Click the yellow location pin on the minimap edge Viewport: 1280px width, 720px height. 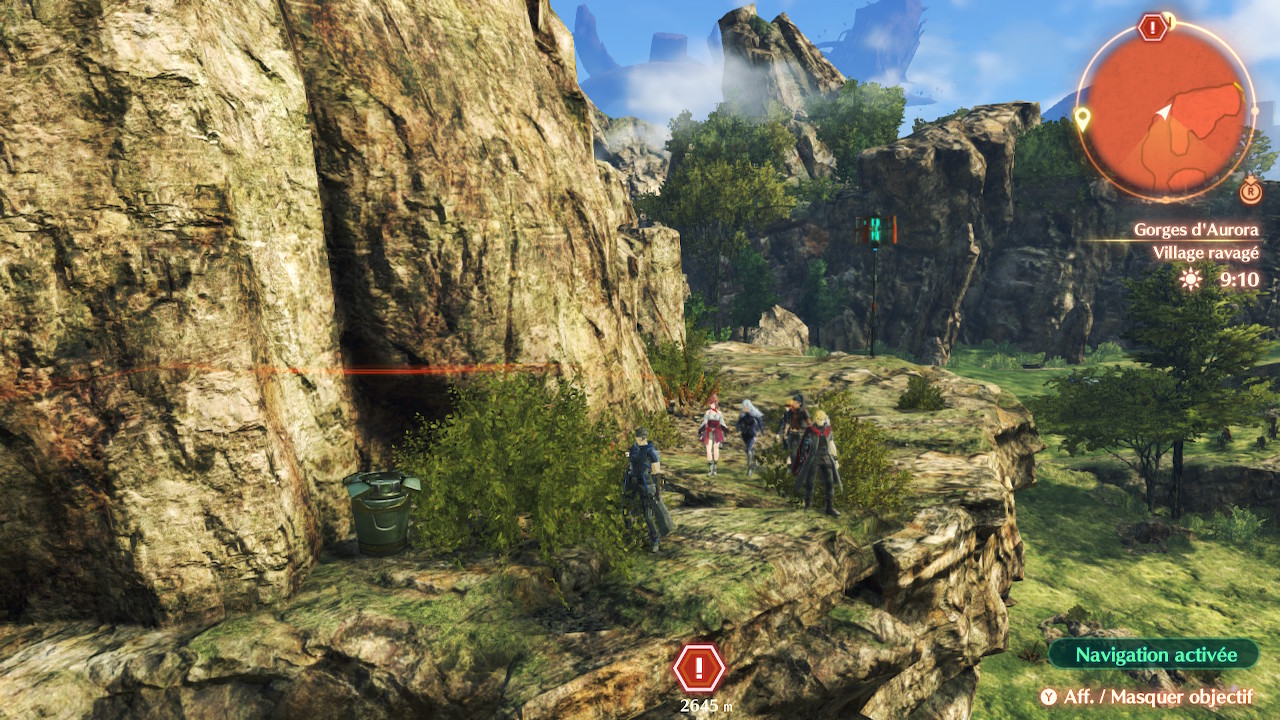click(1081, 120)
